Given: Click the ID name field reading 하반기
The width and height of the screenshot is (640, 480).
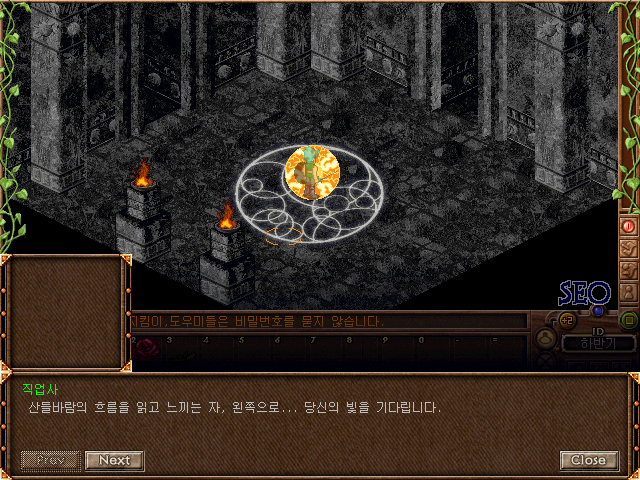Looking at the screenshot, I should [598, 343].
